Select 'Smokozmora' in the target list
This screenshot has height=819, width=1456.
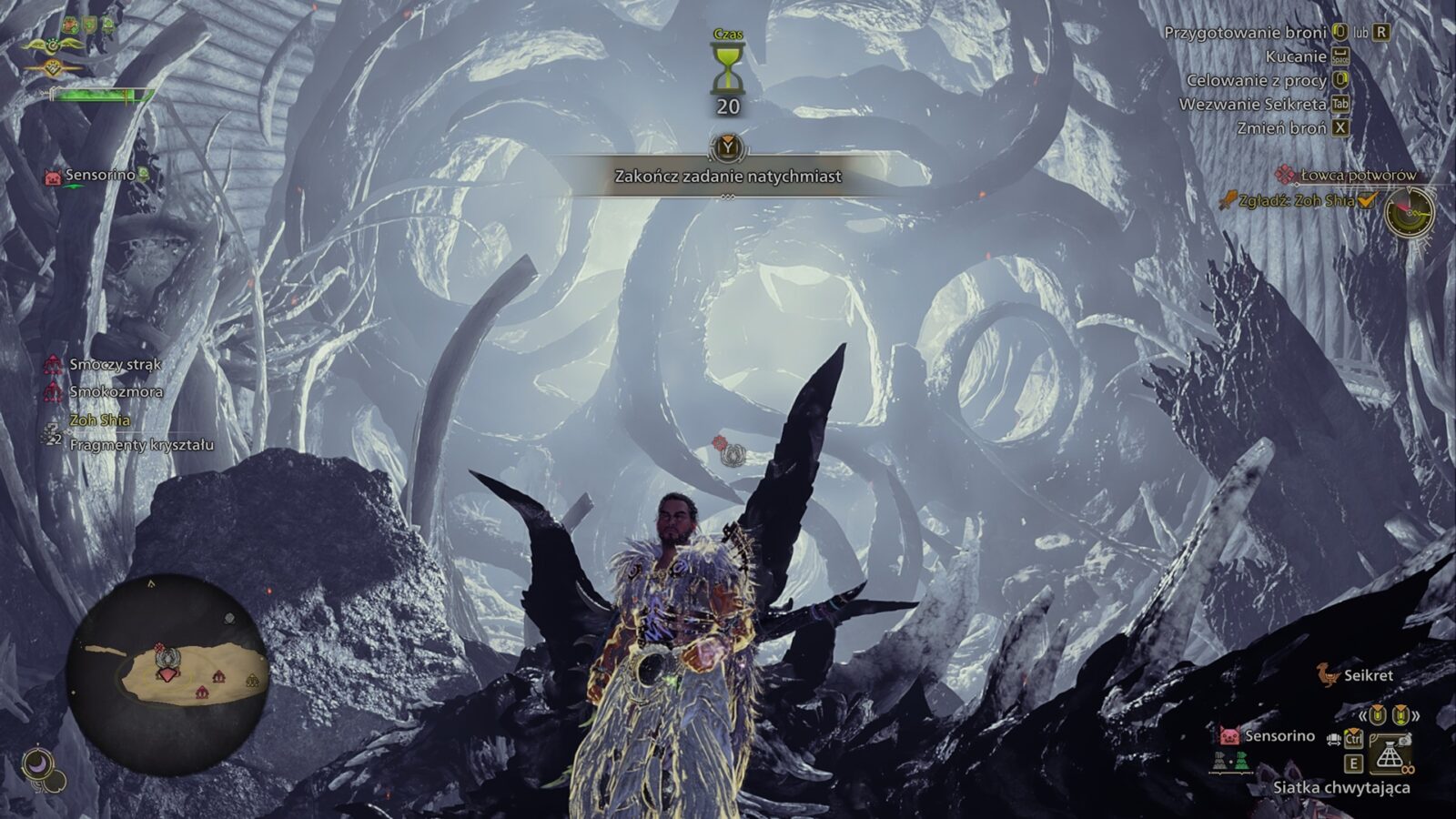(x=116, y=391)
